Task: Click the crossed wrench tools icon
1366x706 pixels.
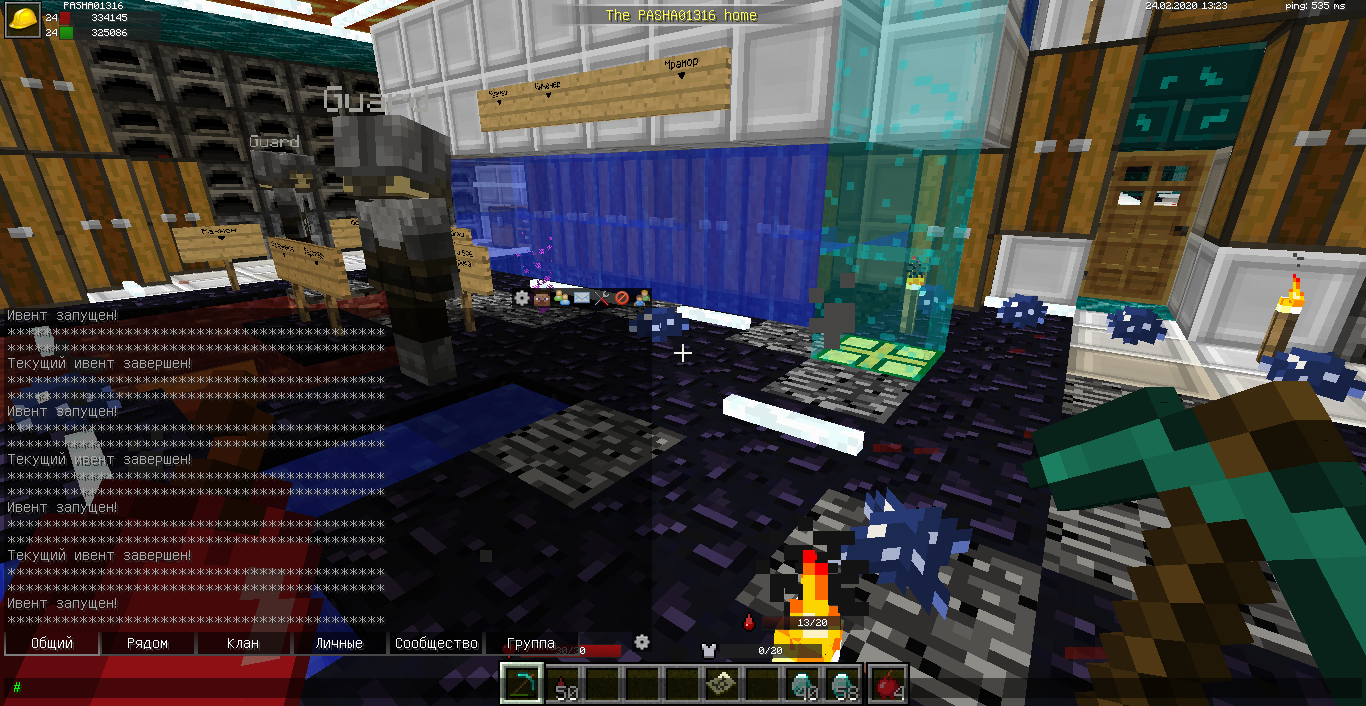Action: click(602, 298)
